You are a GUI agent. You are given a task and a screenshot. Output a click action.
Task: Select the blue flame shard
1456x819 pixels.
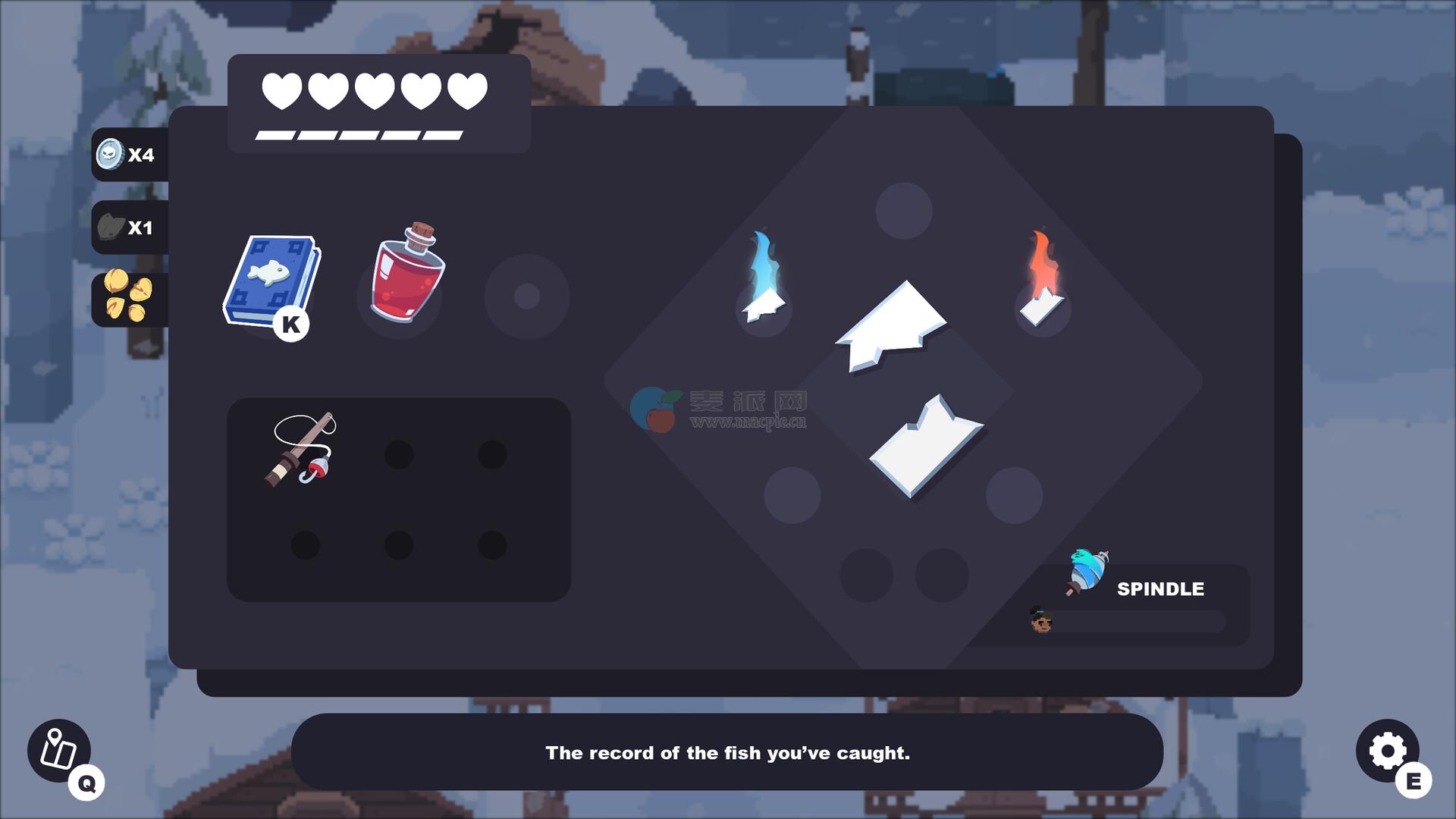pyautogui.click(x=764, y=281)
